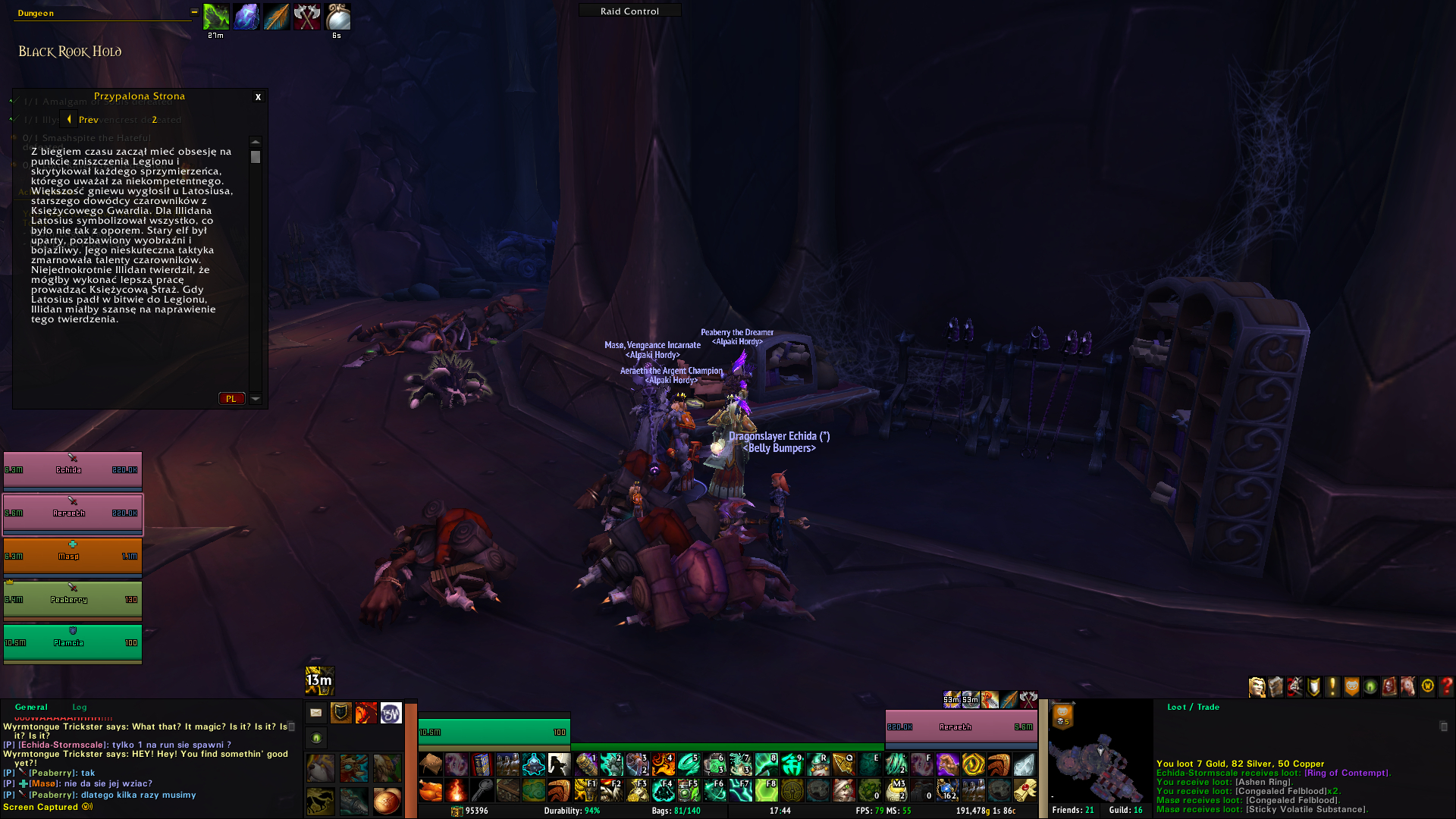The height and width of the screenshot is (819, 1456).
Task: Open the character portrait micro menu button
Action: pyautogui.click(x=1257, y=687)
